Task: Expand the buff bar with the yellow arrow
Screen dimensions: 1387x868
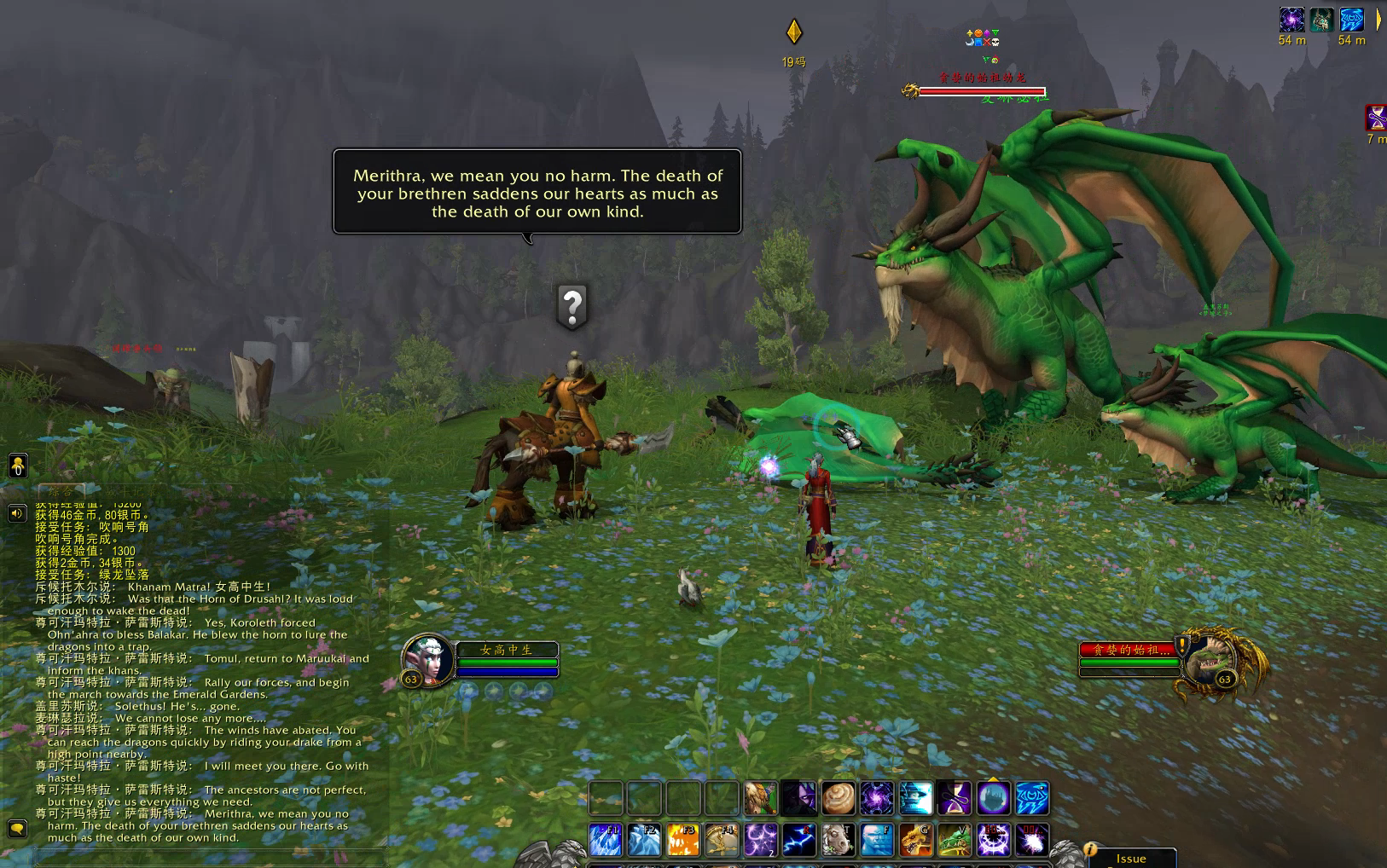Action: (x=1378, y=20)
